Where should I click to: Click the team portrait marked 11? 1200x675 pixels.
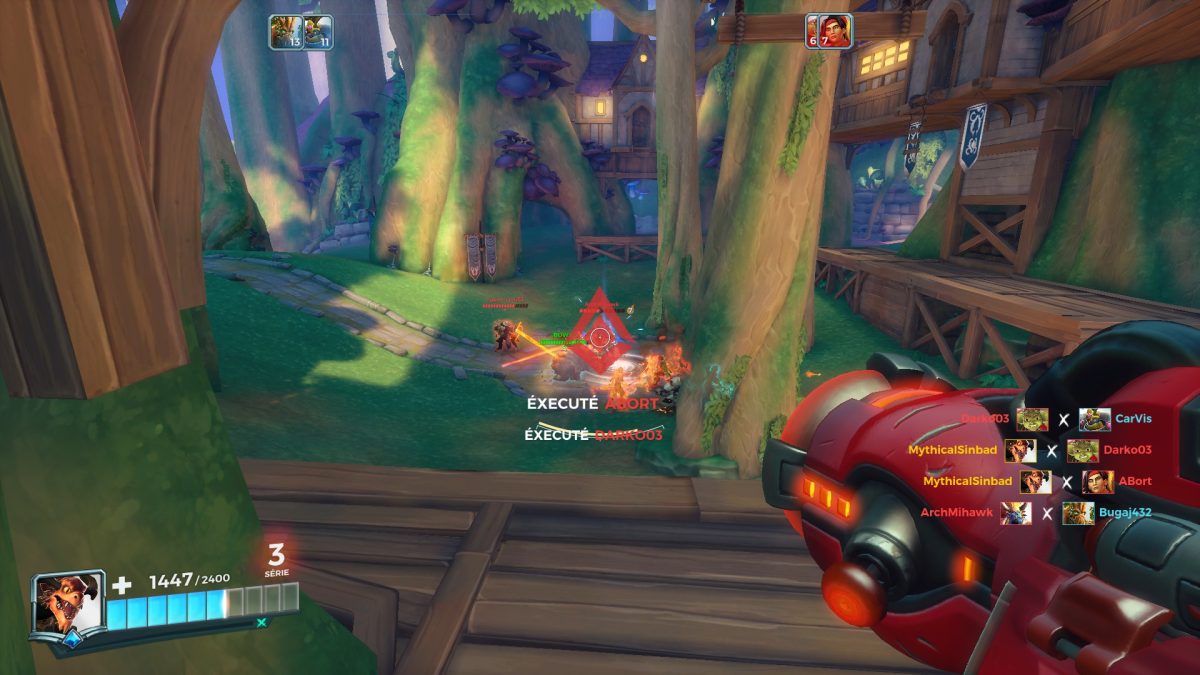coord(317,32)
